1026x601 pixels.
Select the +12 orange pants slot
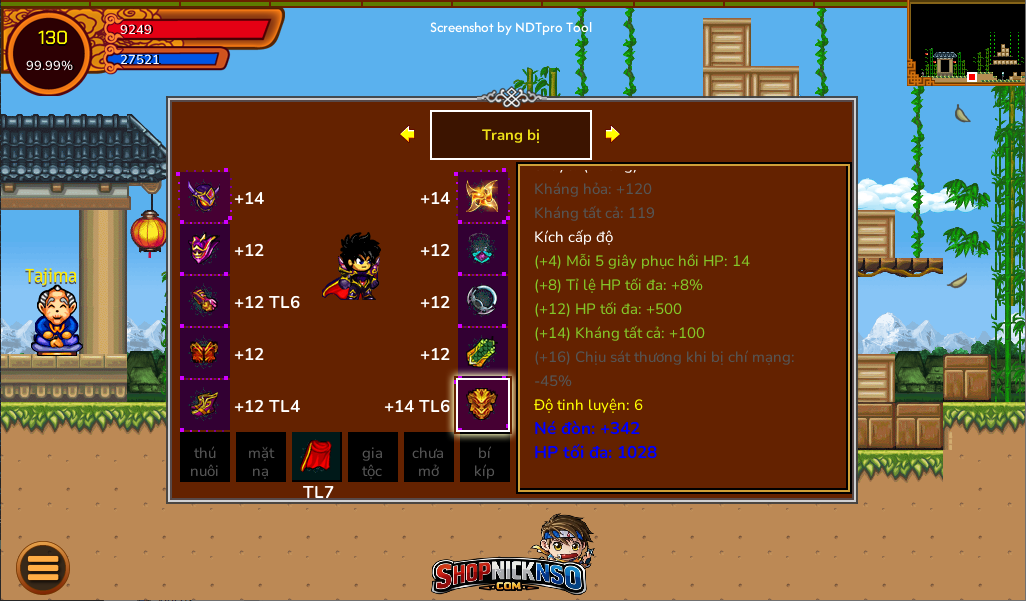pos(205,353)
